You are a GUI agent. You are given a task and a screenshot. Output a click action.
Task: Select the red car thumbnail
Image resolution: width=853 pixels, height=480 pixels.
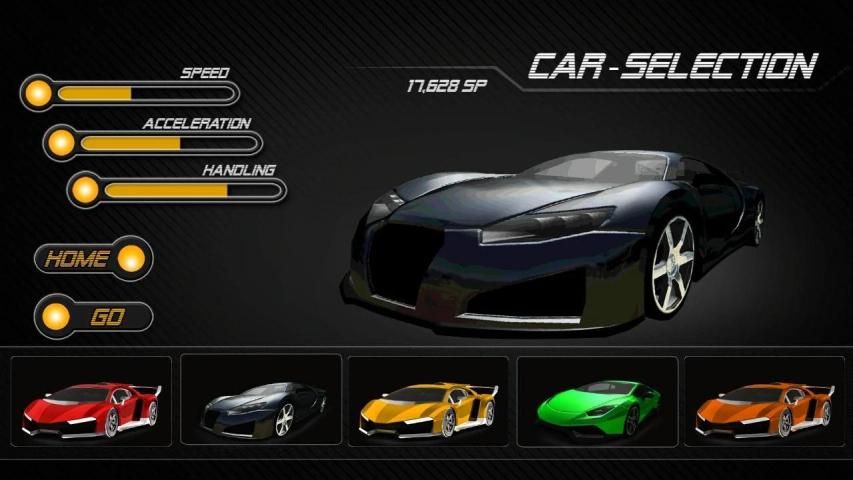pyautogui.click(x=90, y=403)
